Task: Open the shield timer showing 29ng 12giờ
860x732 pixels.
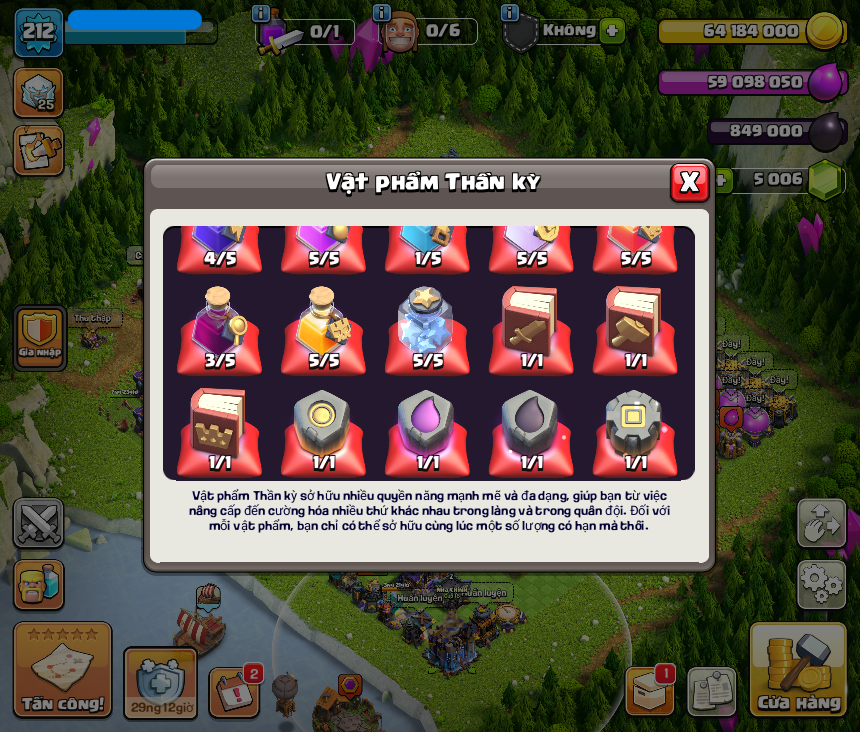Action: [x=160, y=683]
